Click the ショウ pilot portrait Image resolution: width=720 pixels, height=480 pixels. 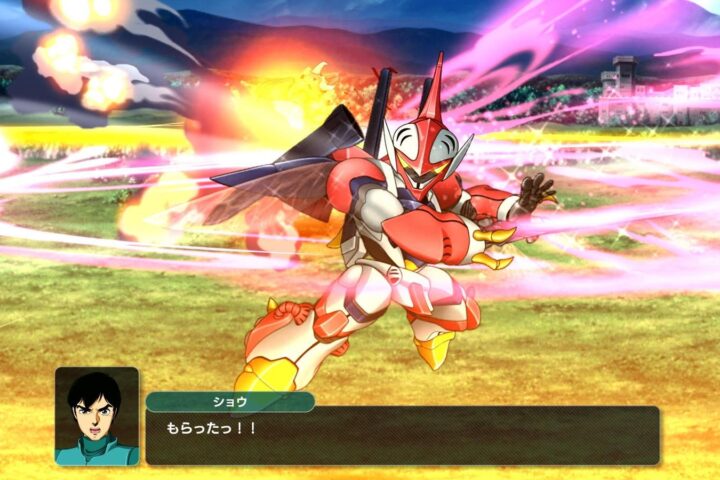pyautogui.click(x=97, y=416)
